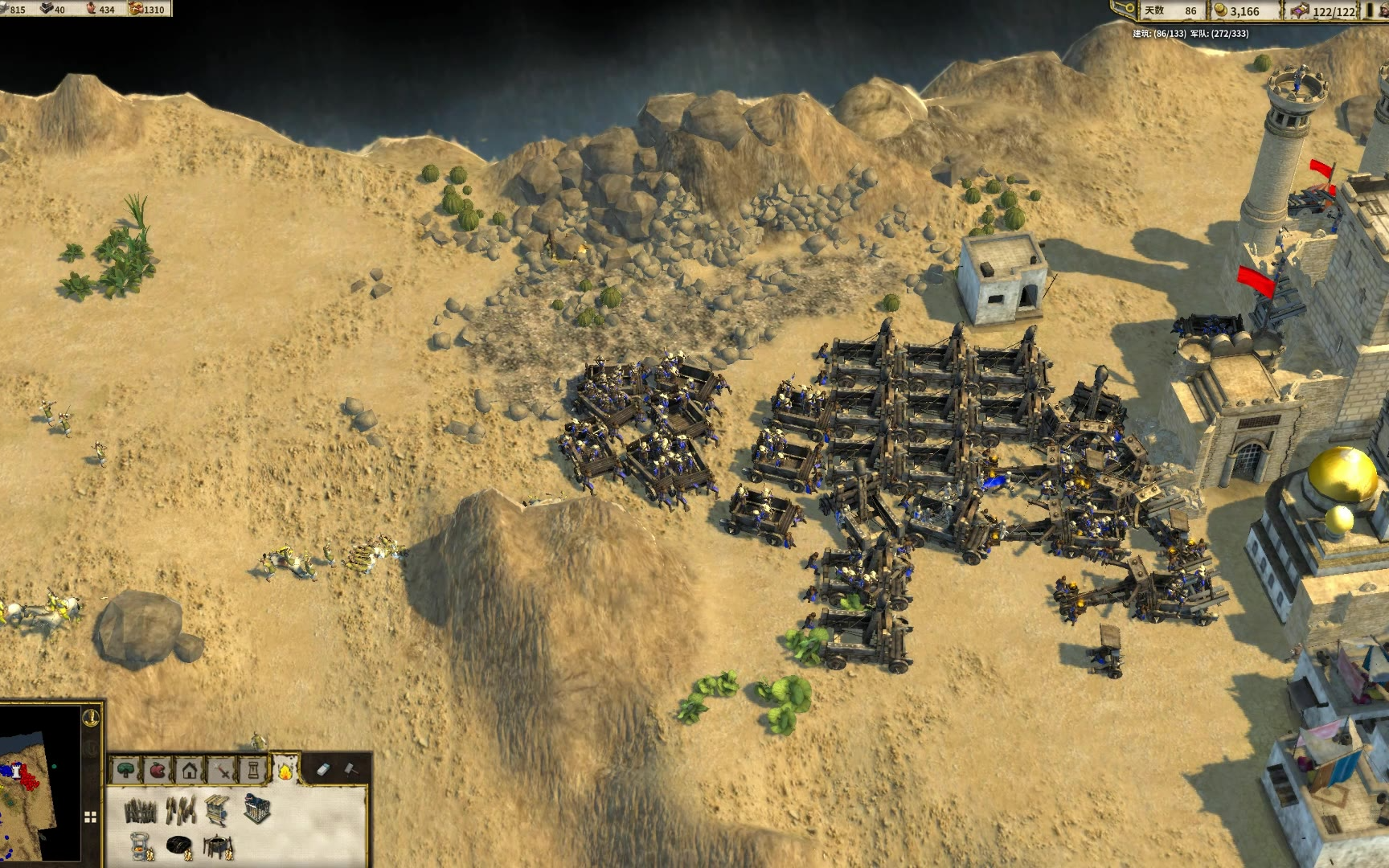Pick the sharpened stake trap

coord(180,810)
